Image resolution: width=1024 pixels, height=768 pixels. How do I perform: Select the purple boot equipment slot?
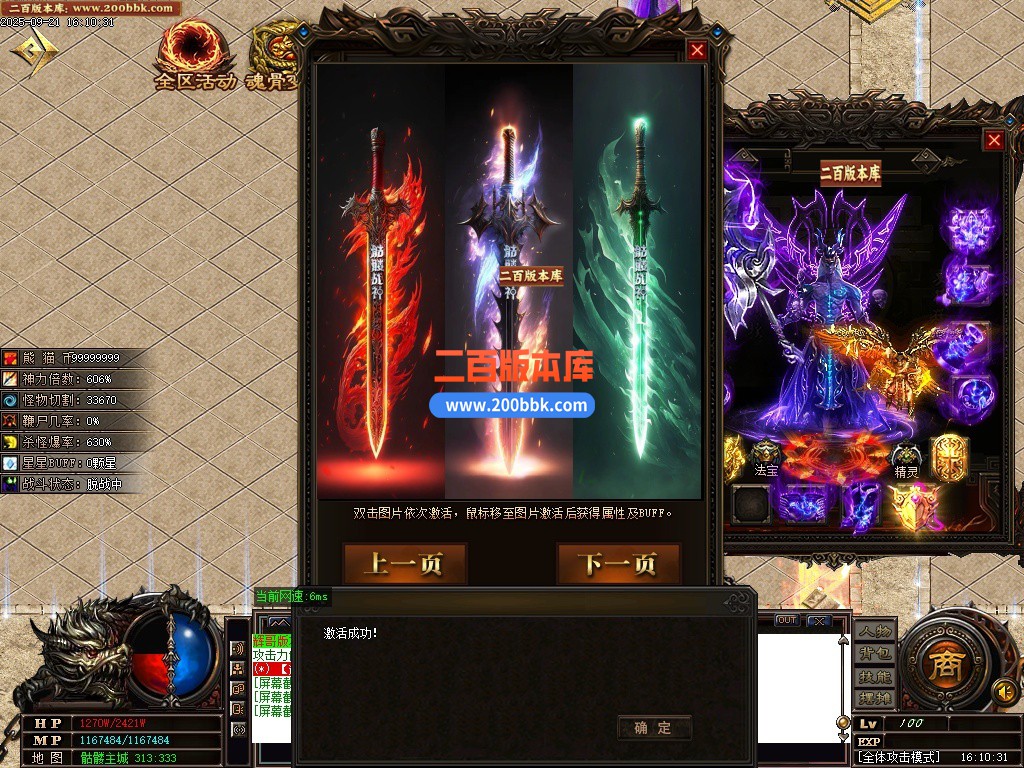coord(859,505)
